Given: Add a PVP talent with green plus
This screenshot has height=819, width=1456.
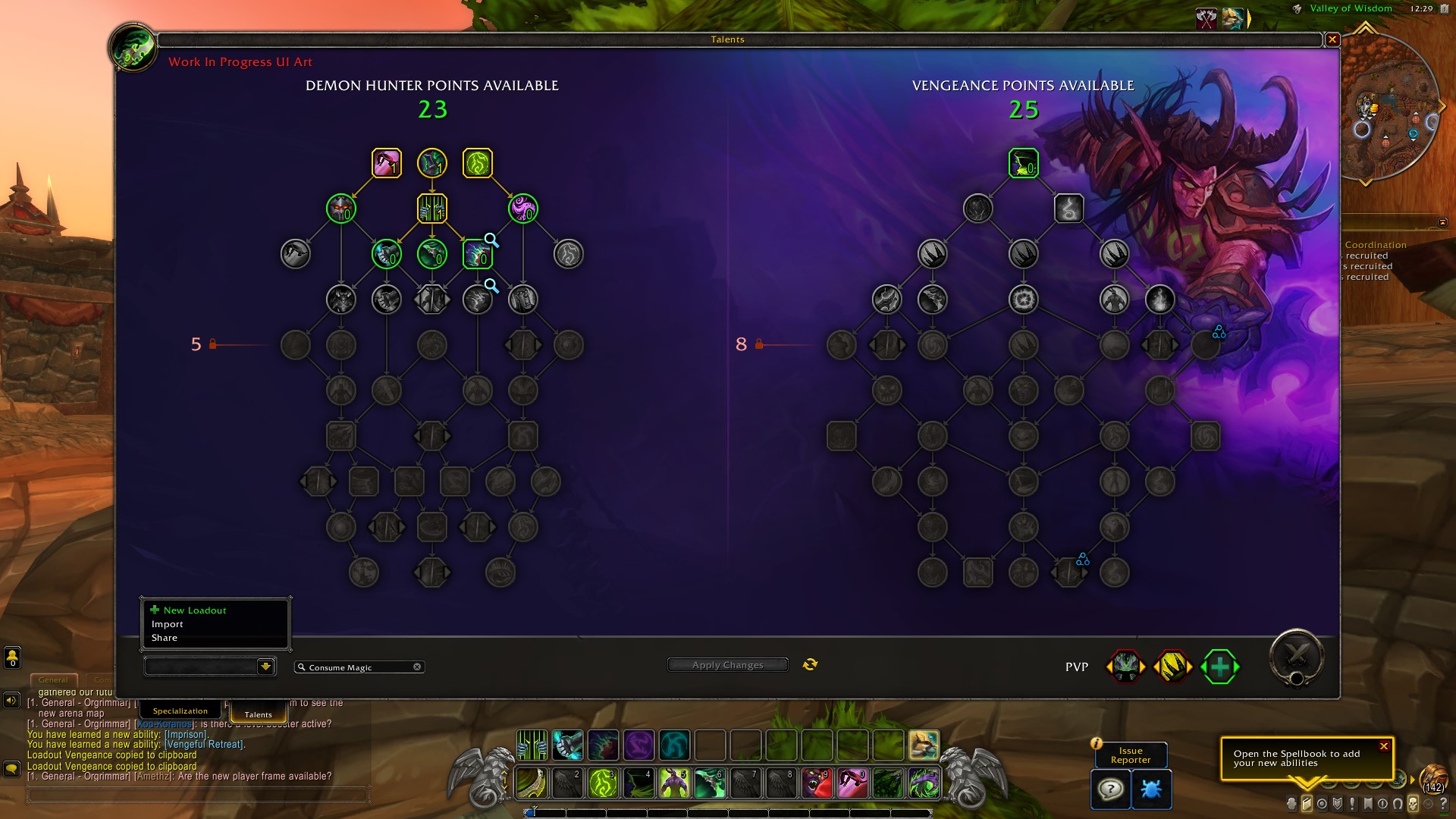Looking at the screenshot, I should pos(1219,667).
